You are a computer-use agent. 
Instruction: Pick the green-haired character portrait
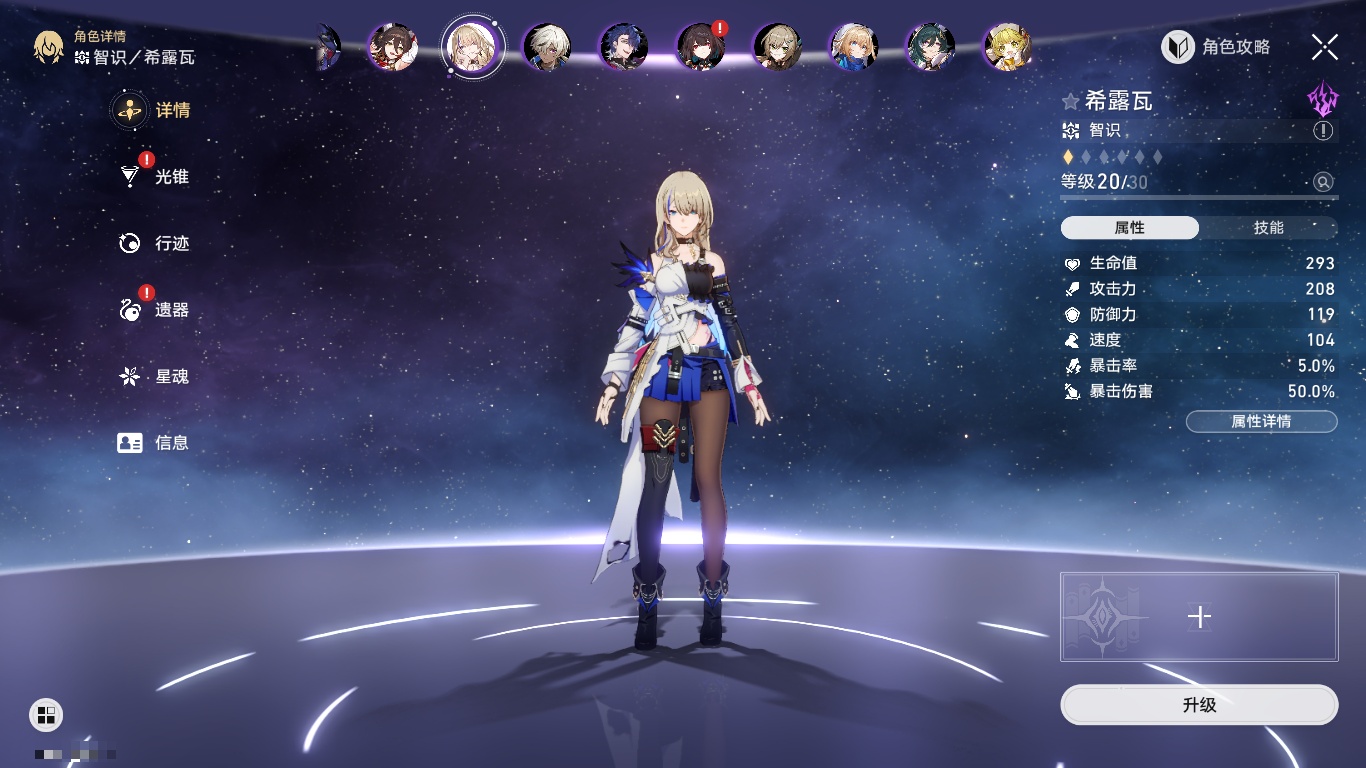point(931,47)
